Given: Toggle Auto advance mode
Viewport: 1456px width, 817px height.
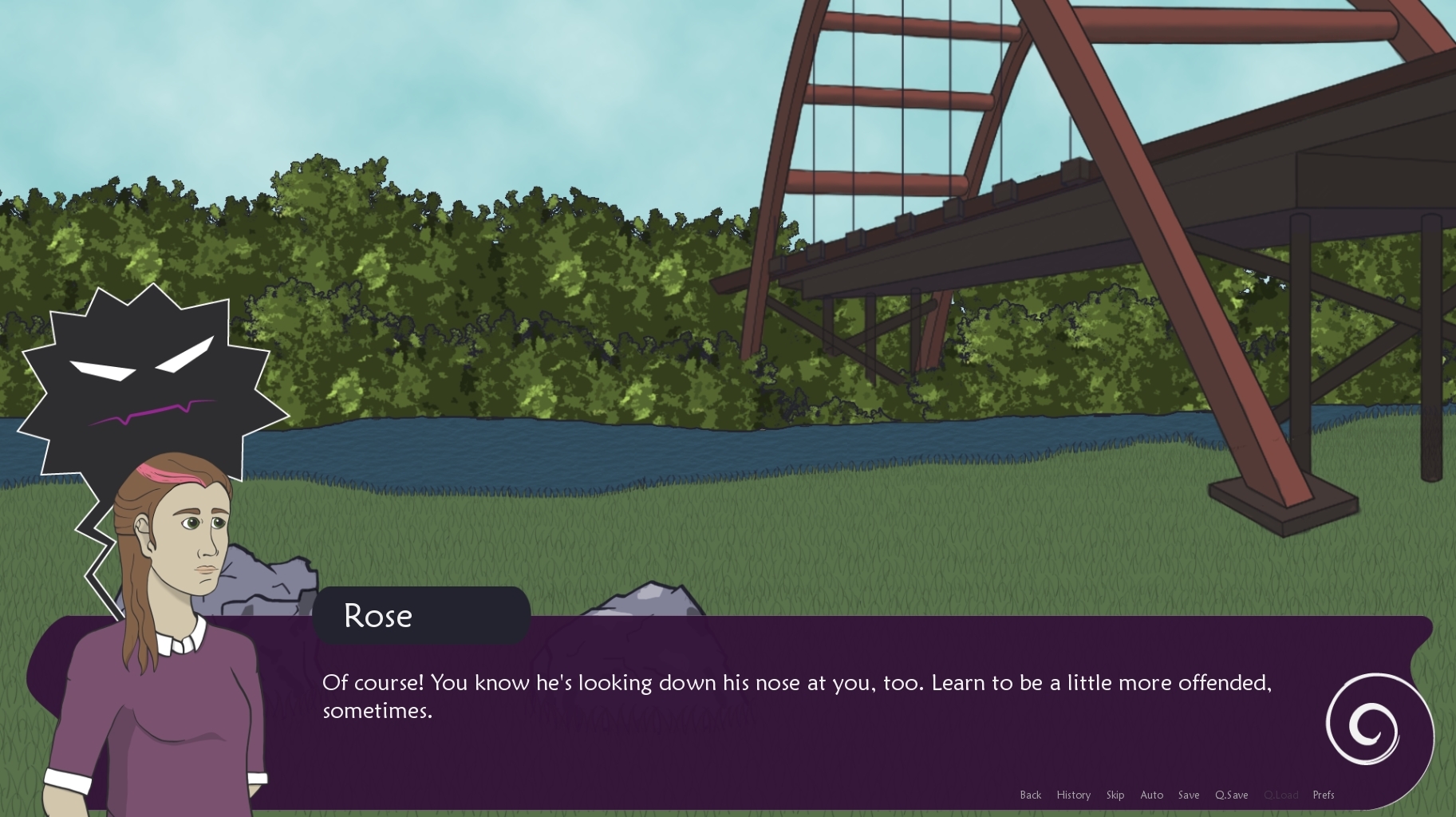Looking at the screenshot, I should pyautogui.click(x=1151, y=795).
